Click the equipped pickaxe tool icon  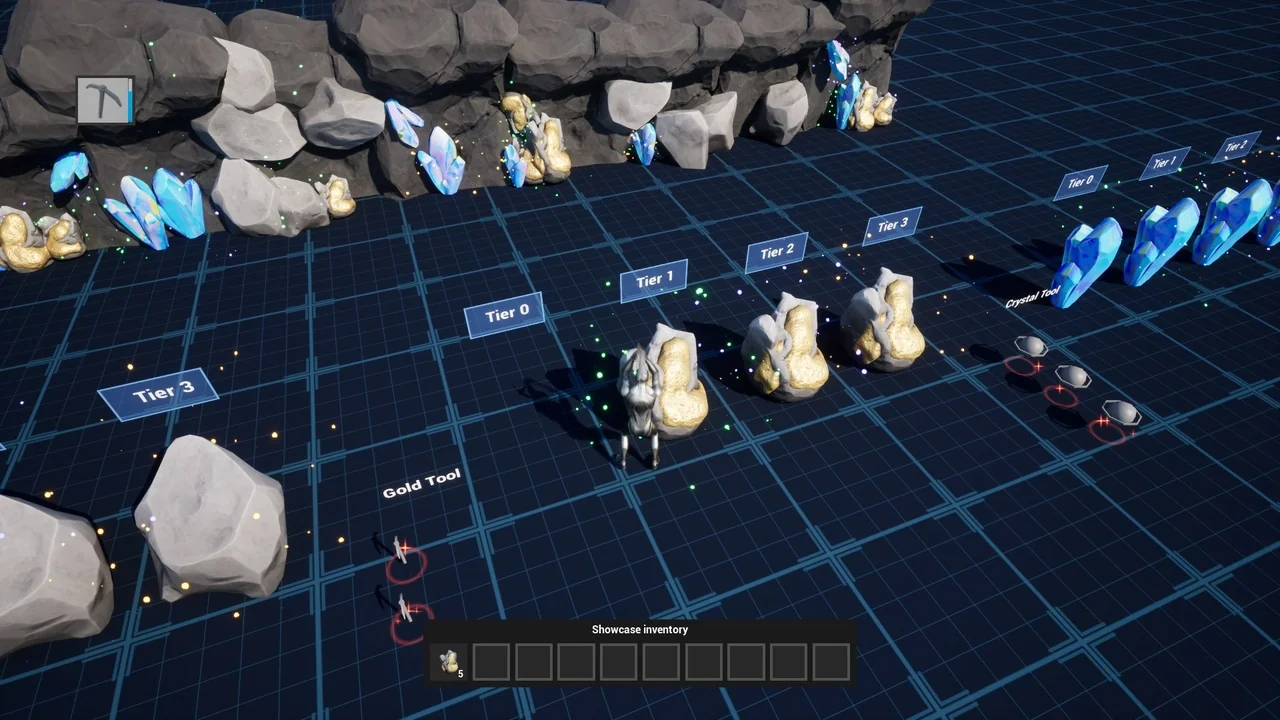tap(105, 100)
